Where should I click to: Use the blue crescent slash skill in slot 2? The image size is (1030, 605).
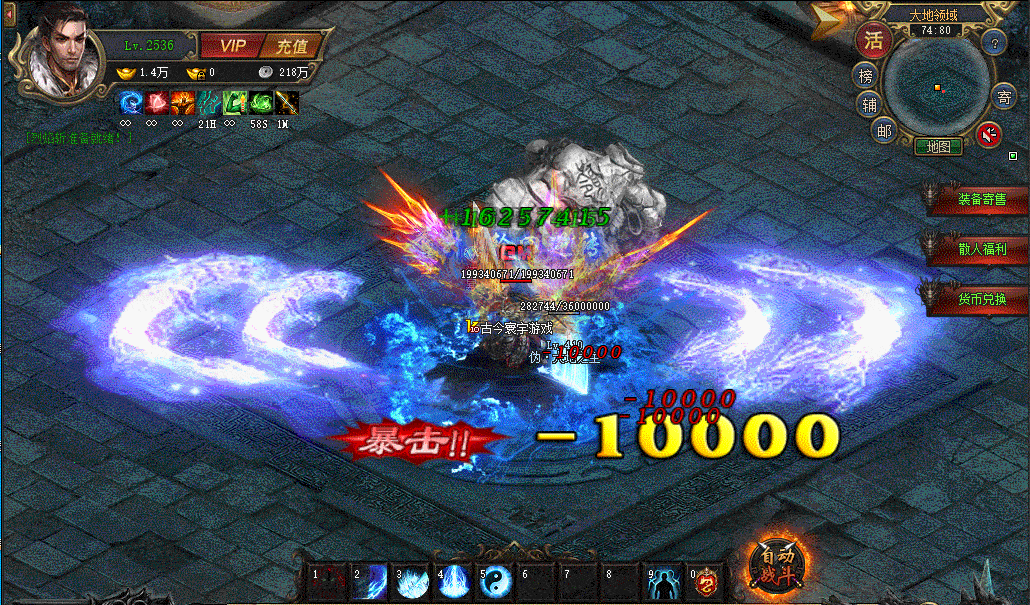point(371,582)
